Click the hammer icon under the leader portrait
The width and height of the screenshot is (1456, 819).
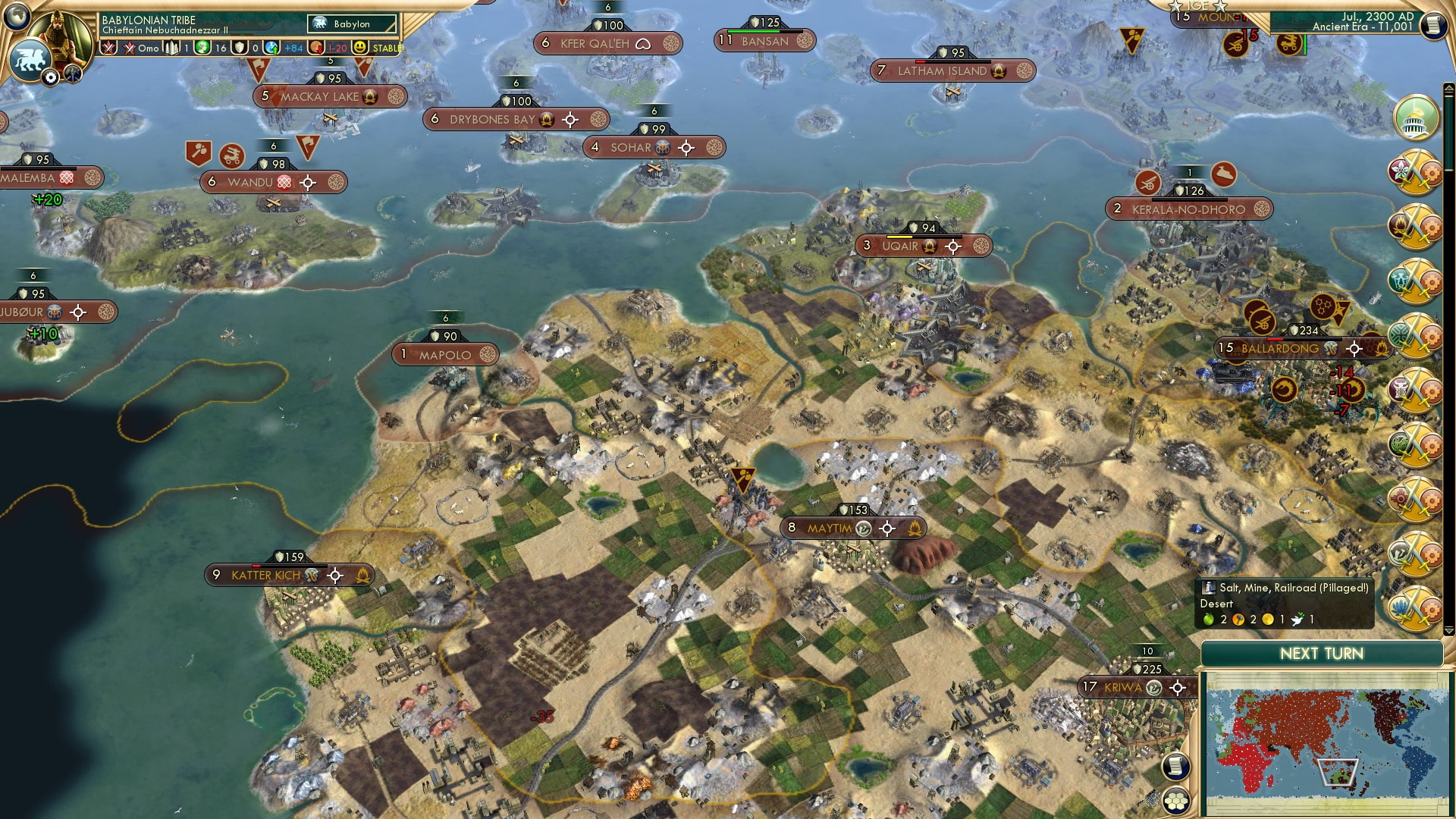[73, 76]
